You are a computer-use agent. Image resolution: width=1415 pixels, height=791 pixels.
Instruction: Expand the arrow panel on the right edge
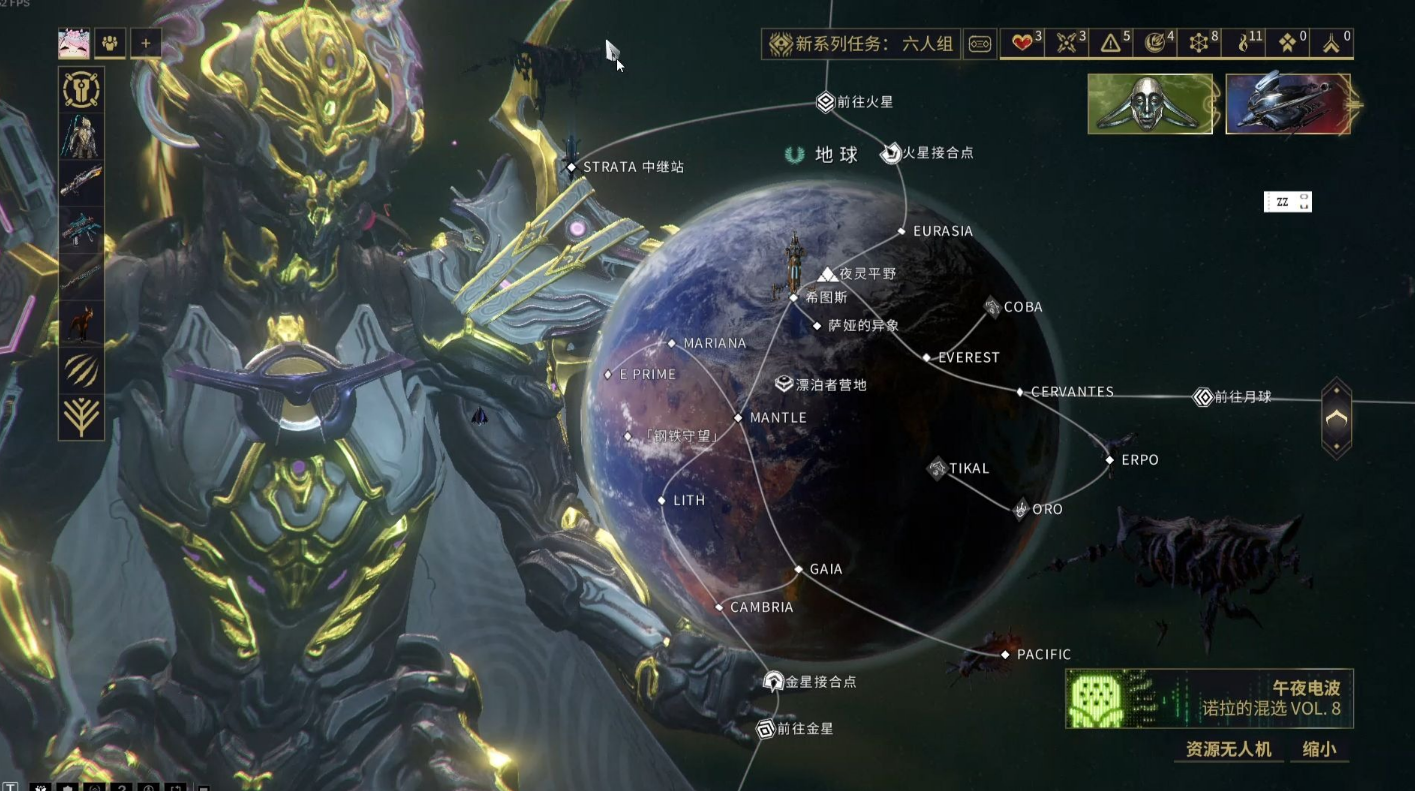tap(1337, 418)
